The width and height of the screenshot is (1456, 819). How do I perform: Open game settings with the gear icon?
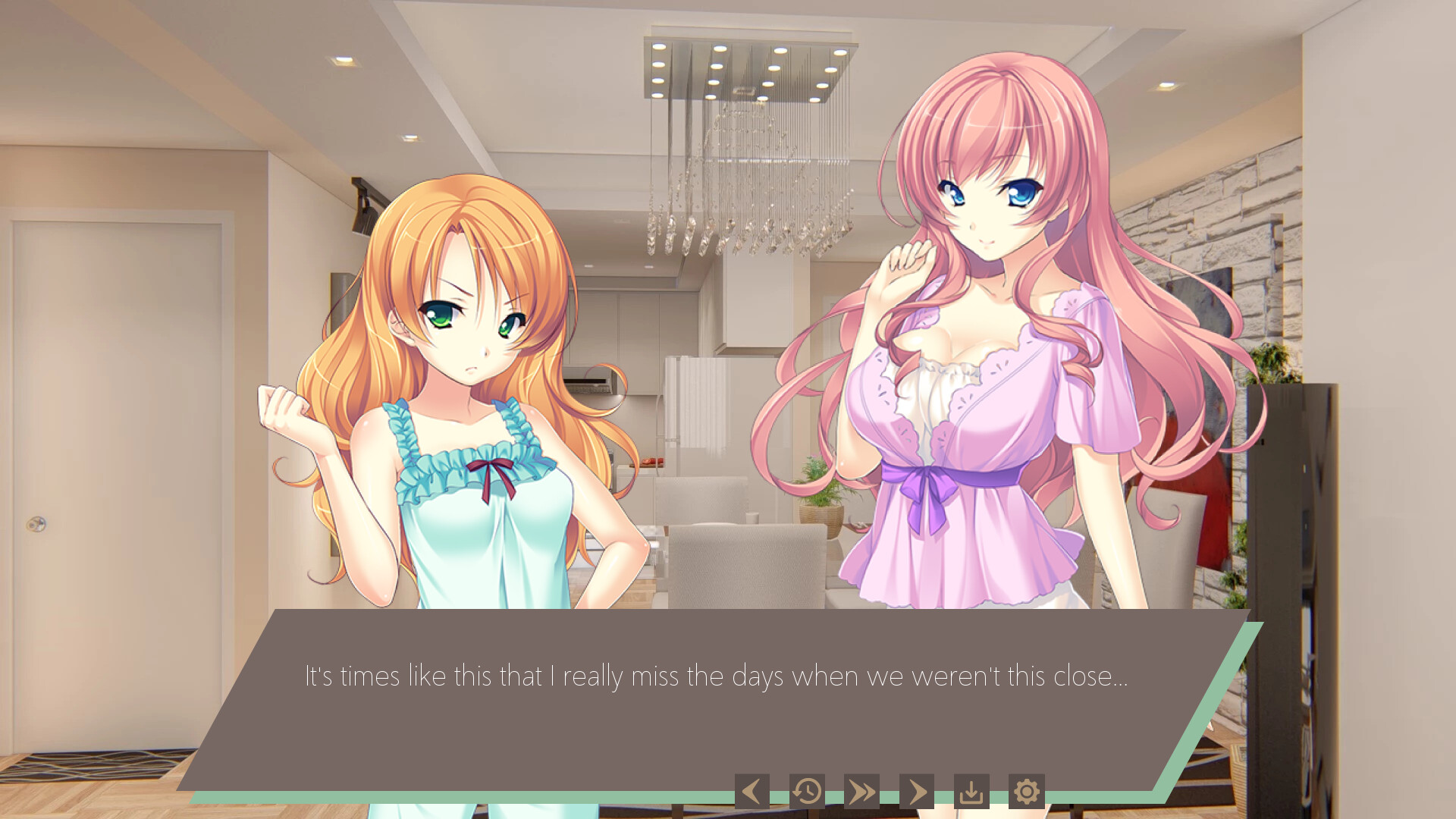click(x=1027, y=791)
